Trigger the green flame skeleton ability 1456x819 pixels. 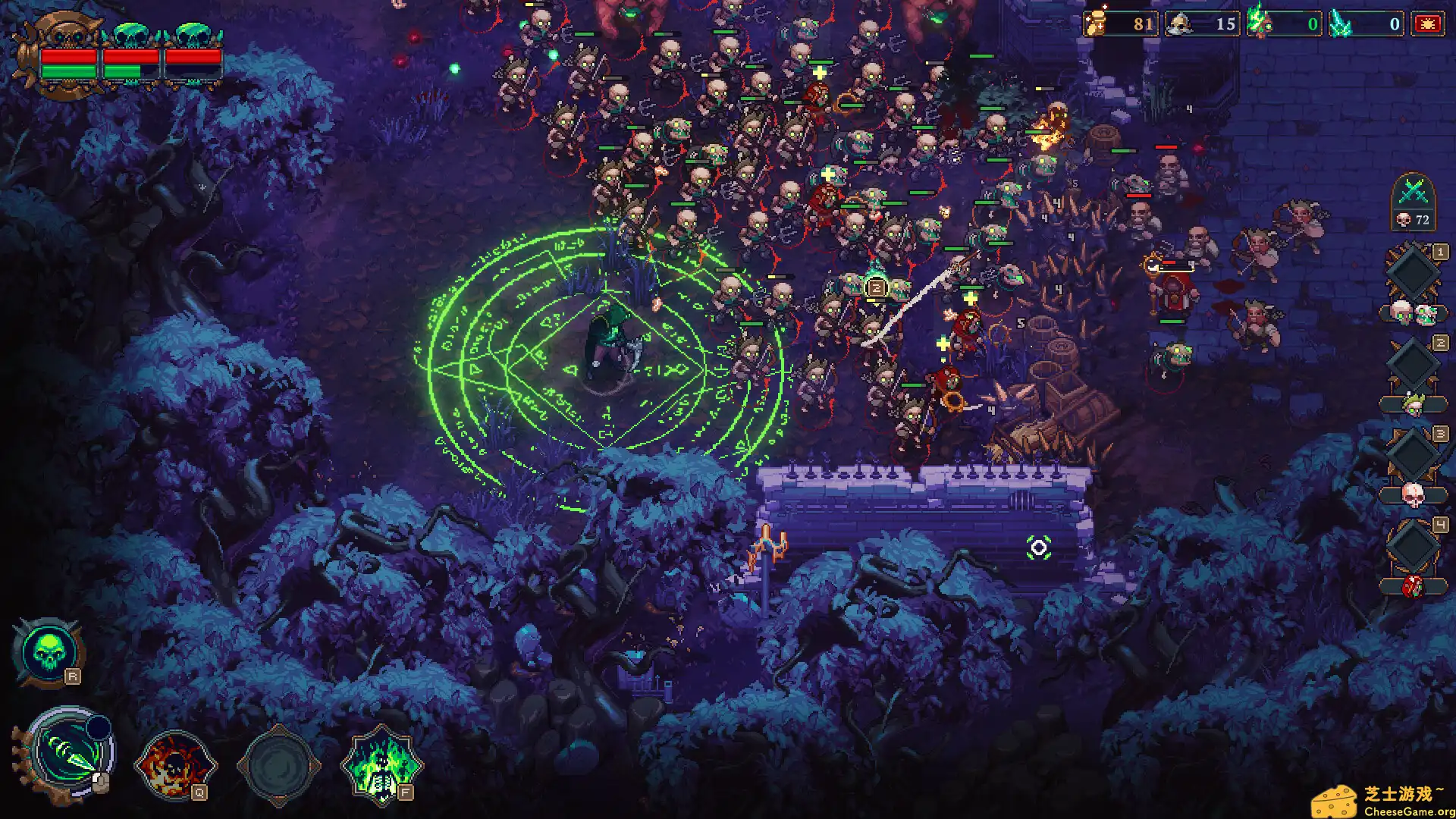(x=381, y=764)
